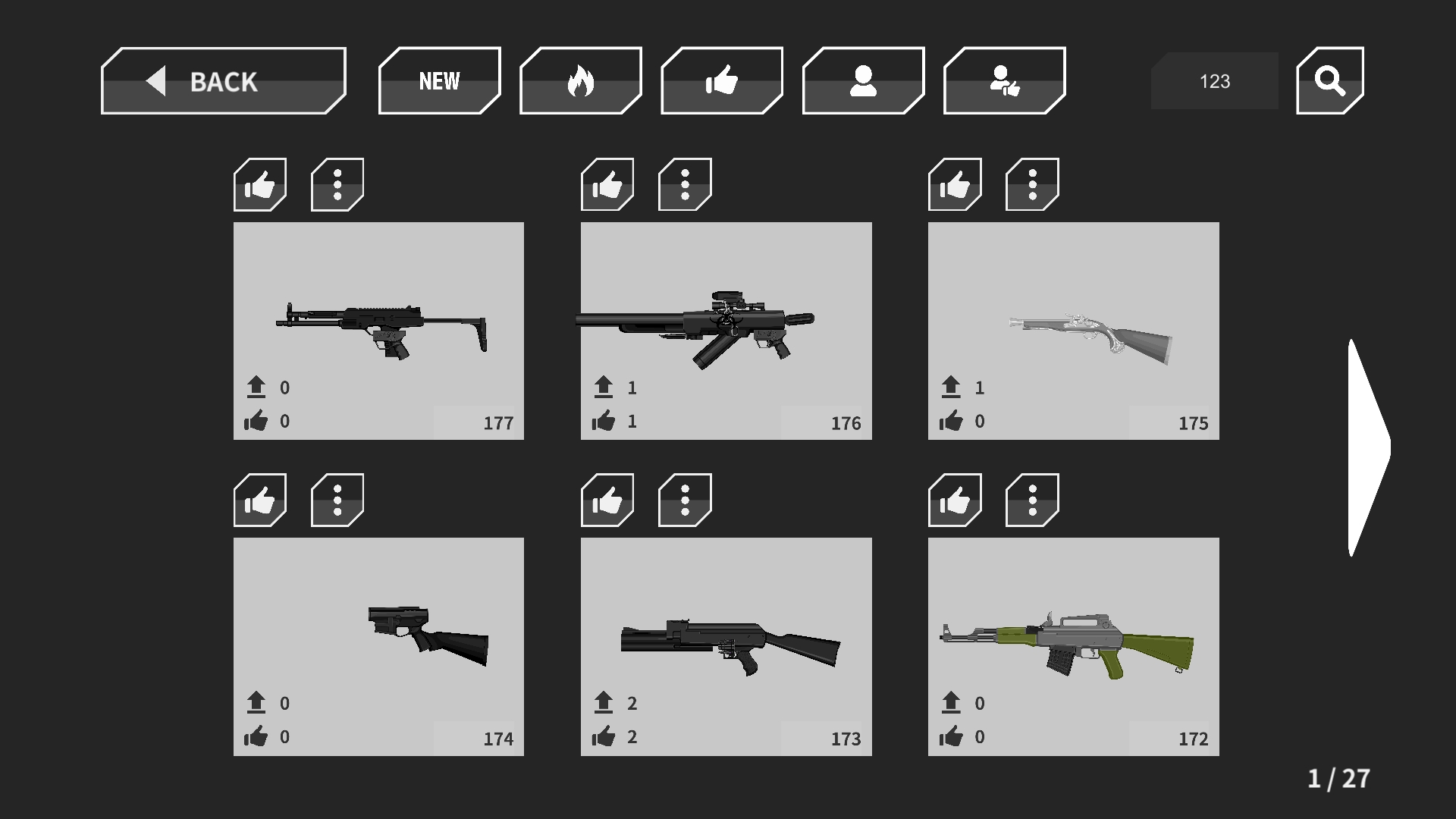Open the three-dot menu on weapon 177
1456x819 pixels.
[x=336, y=184]
